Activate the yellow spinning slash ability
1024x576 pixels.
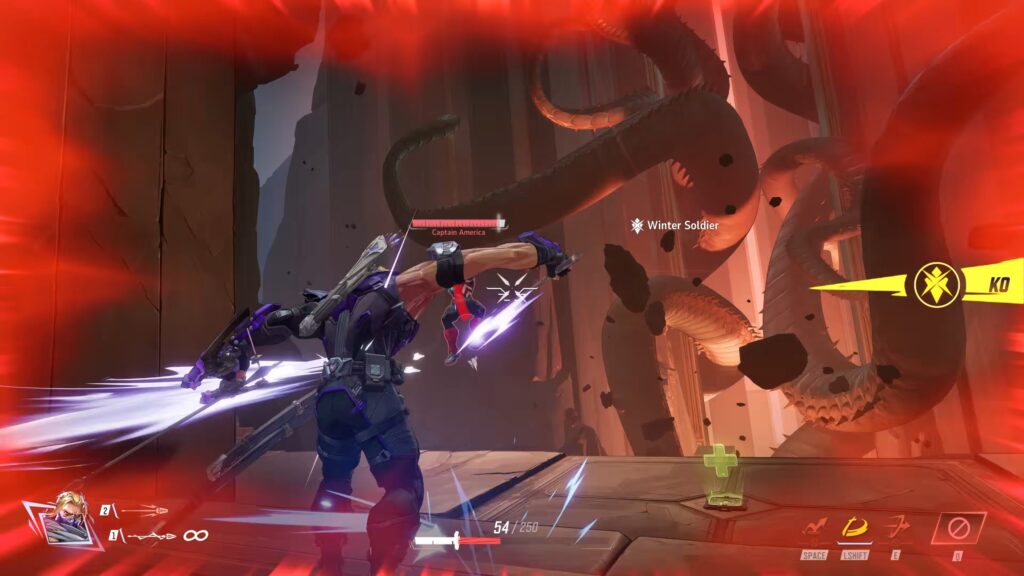[x=855, y=526]
